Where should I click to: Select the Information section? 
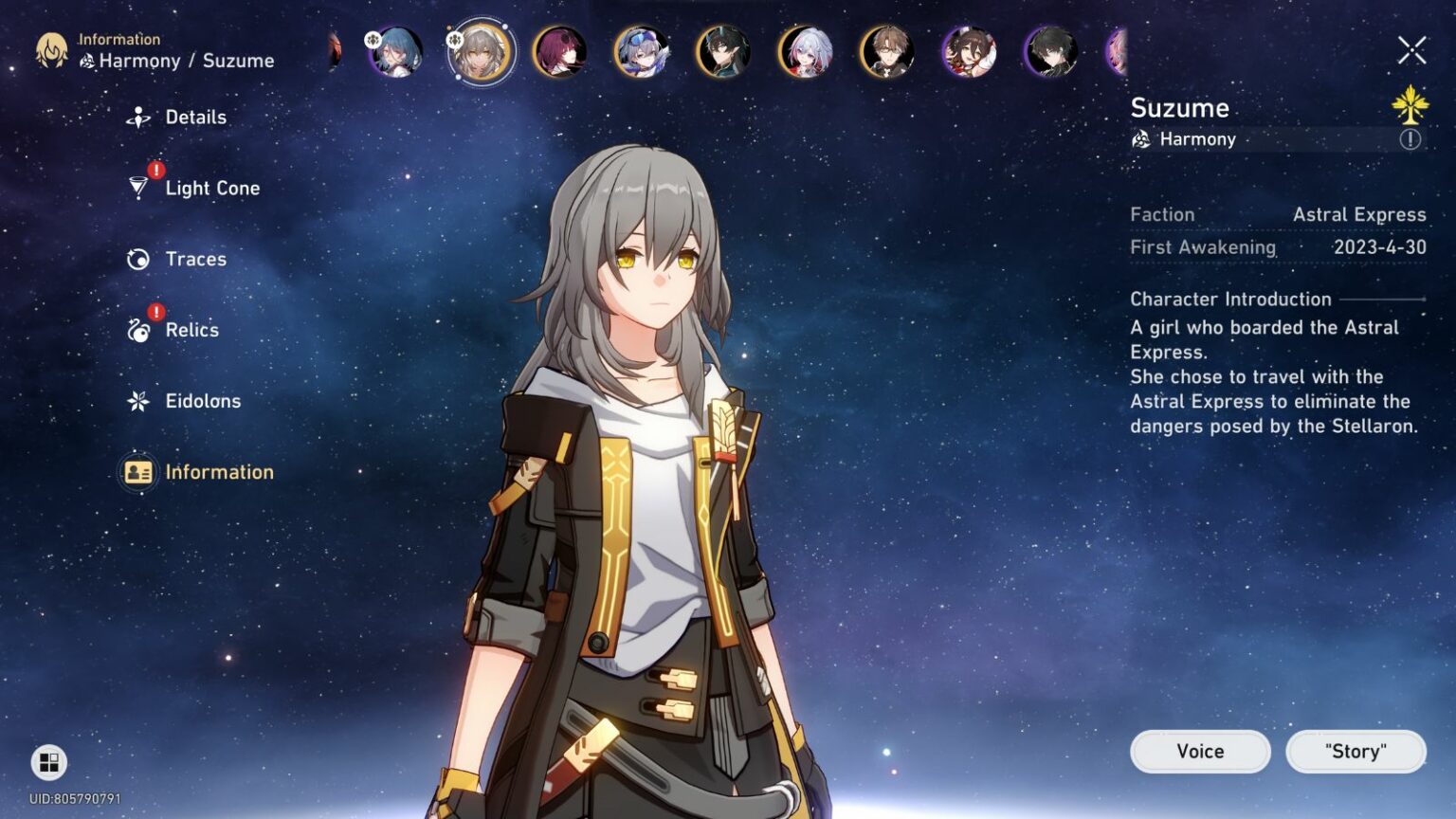click(219, 471)
